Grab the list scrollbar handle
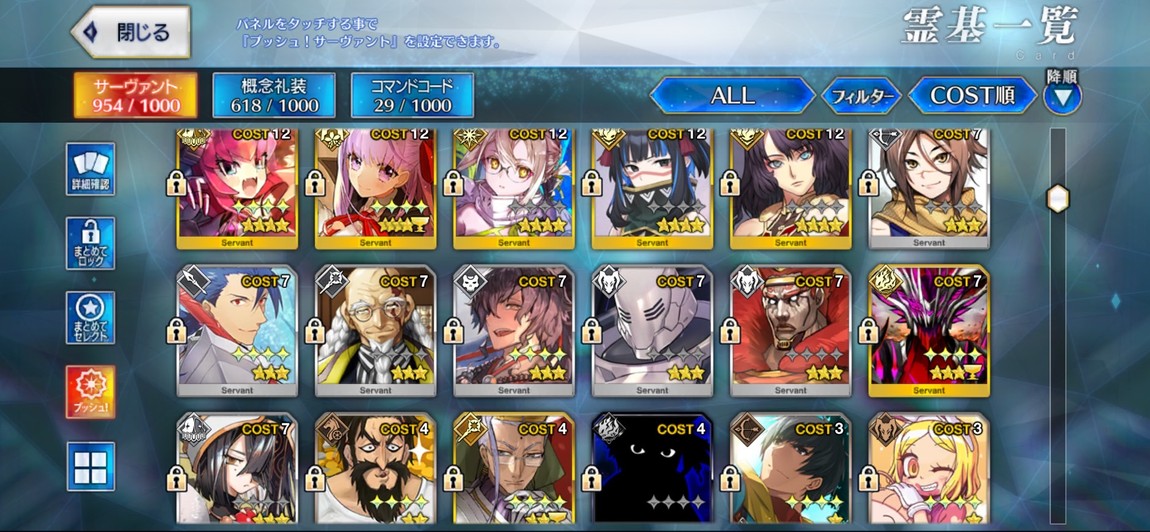Screen dimensions: 1150x532 click(1057, 198)
